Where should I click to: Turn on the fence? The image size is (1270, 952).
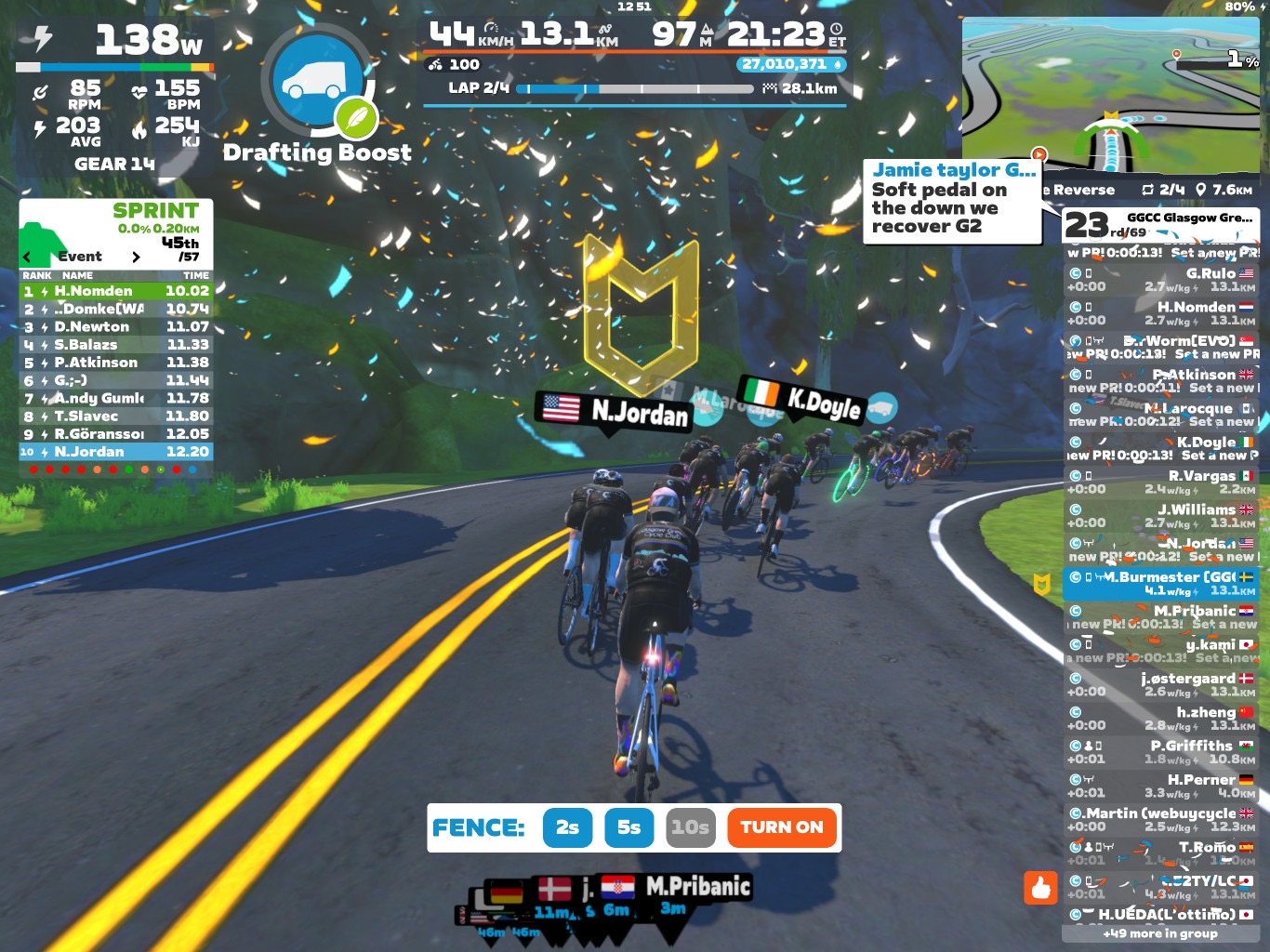(x=781, y=827)
